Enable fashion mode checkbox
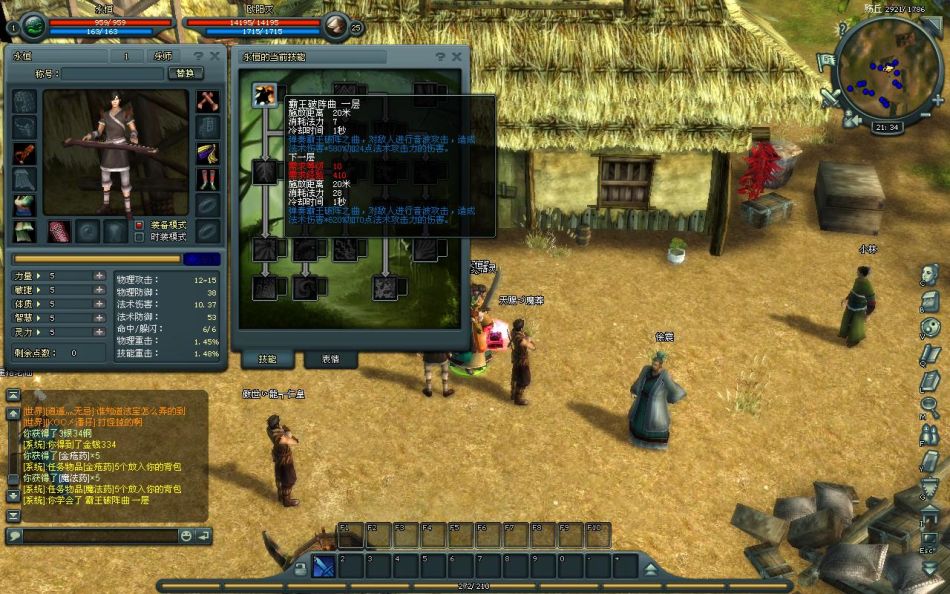Viewport: 950px width, 594px height. tap(140, 237)
